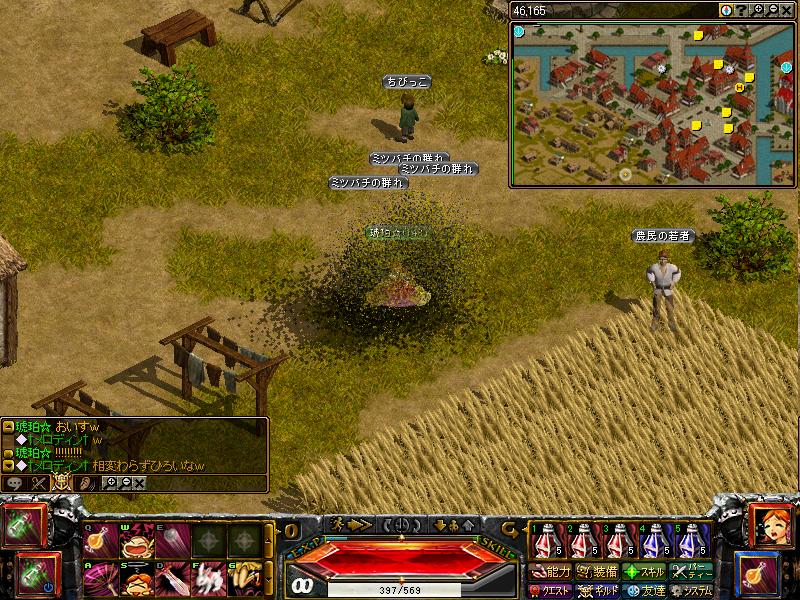Screen dimensions: 800x600
Task: Activate the white rabbit skill on F
Action: (x=205, y=578)
